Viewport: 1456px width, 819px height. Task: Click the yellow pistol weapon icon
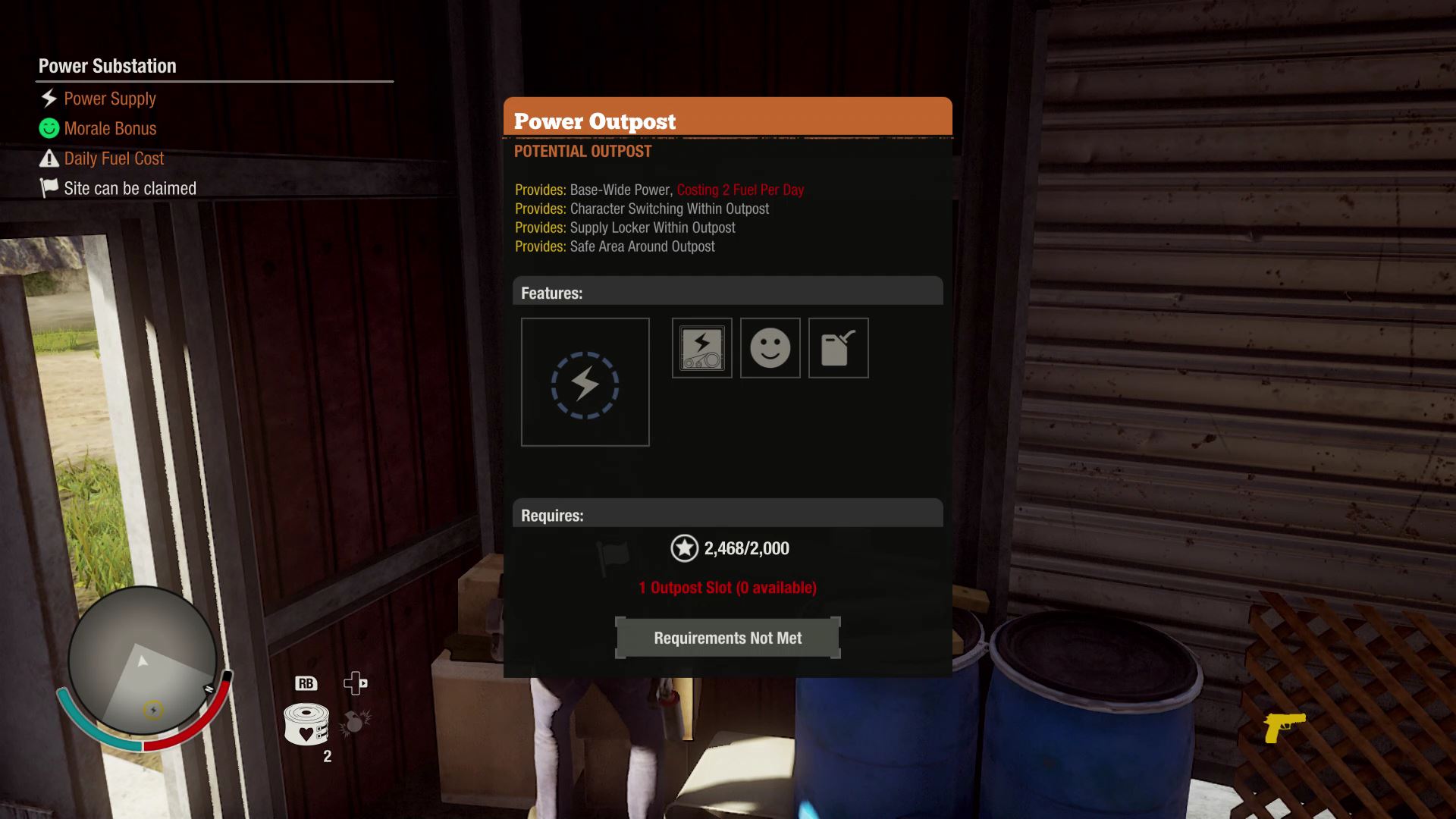point(1284,726)
